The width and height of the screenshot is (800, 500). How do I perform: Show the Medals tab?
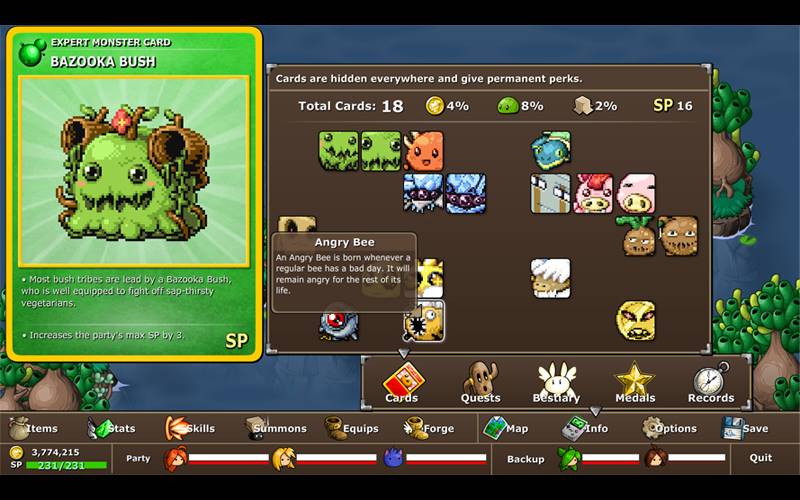tap(634, 384)
